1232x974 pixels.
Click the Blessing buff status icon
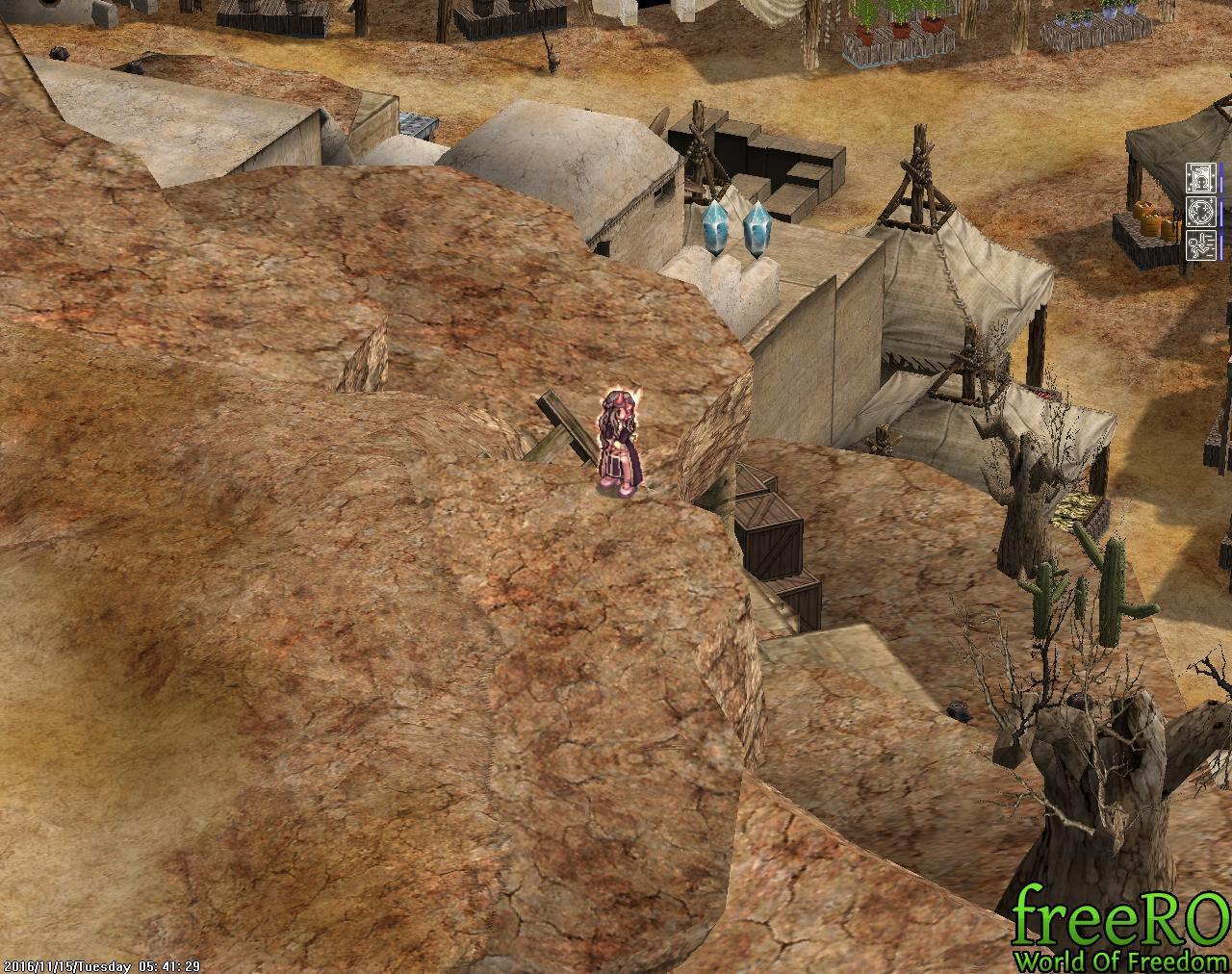pyautogui.click(x=1201, y=178)
